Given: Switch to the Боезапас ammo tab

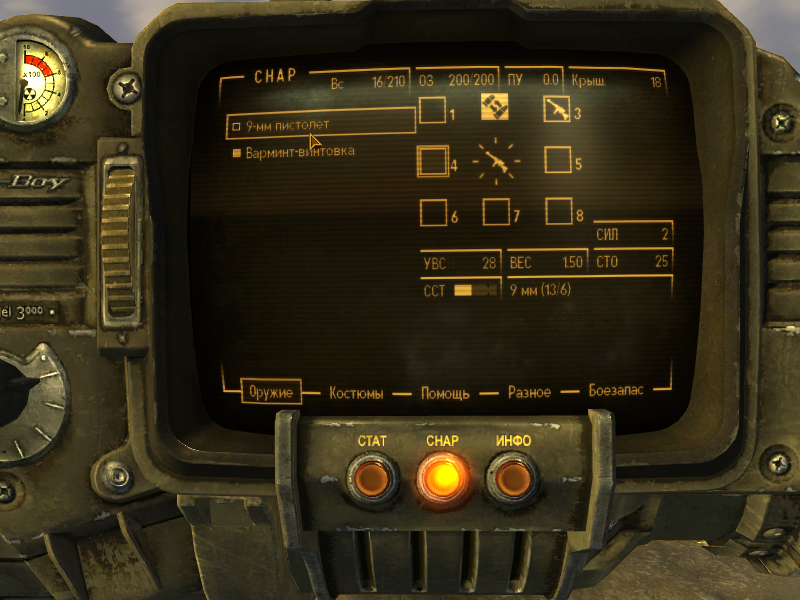Looking at the screenshot, I should pos(616,391).
